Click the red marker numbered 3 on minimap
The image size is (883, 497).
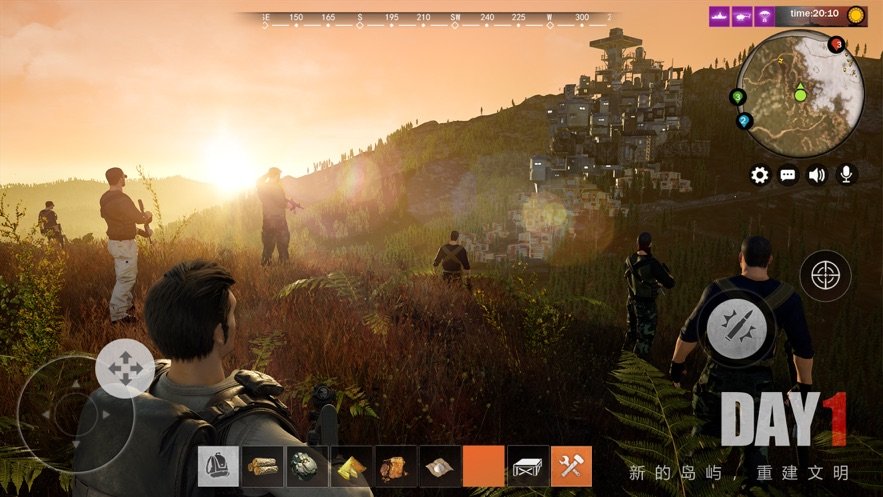(x=837, y=44)
